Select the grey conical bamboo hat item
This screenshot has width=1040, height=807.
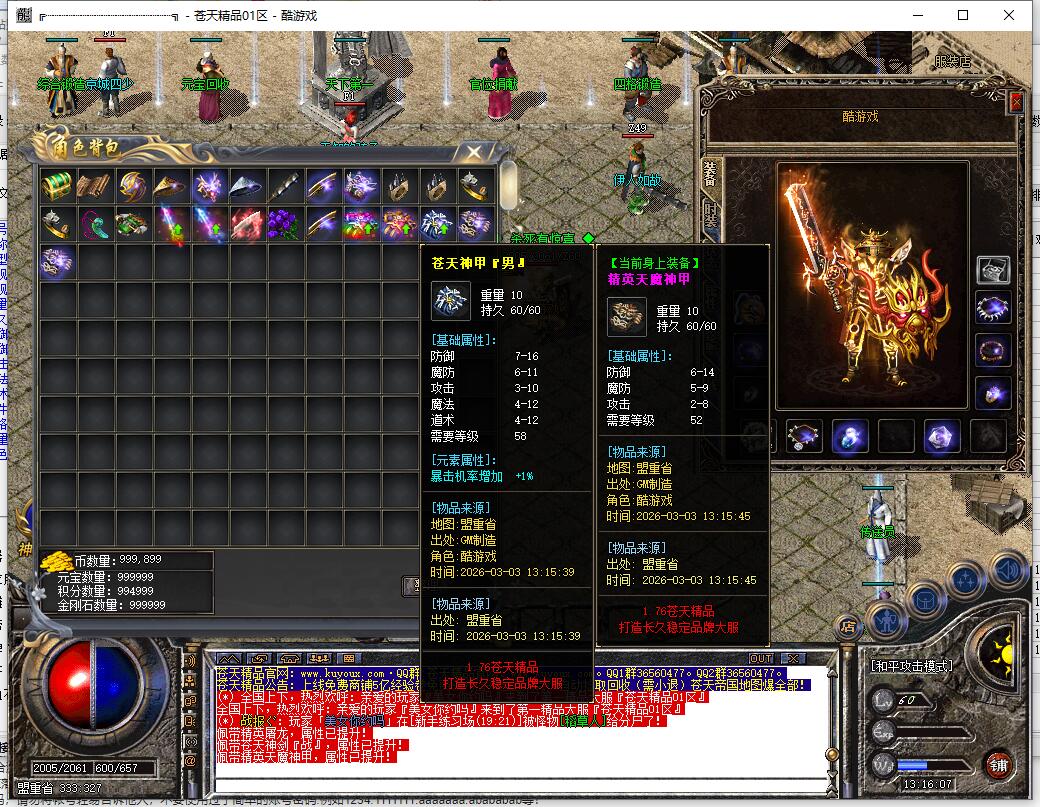247,185
